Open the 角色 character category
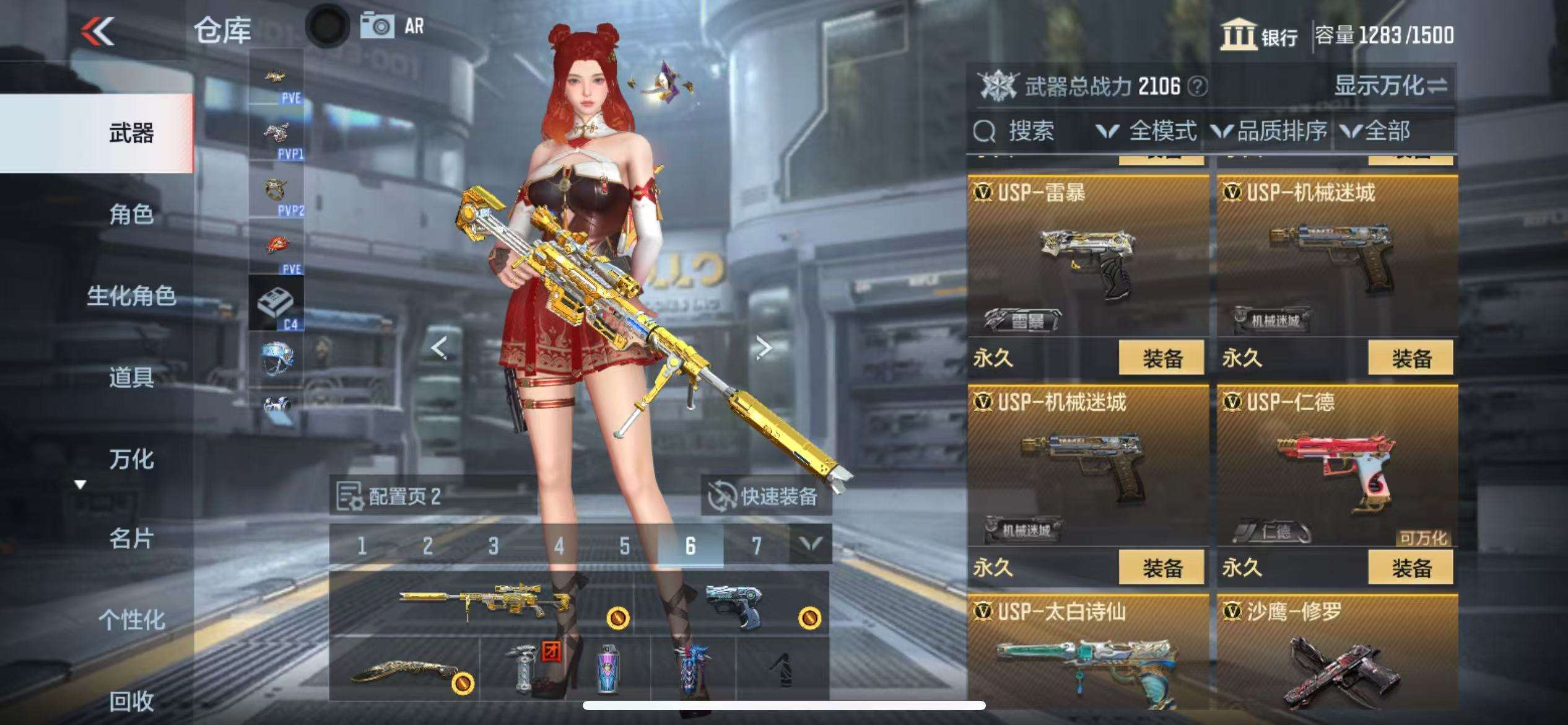Screen dimensions: 1568x725 coord(131,214)
